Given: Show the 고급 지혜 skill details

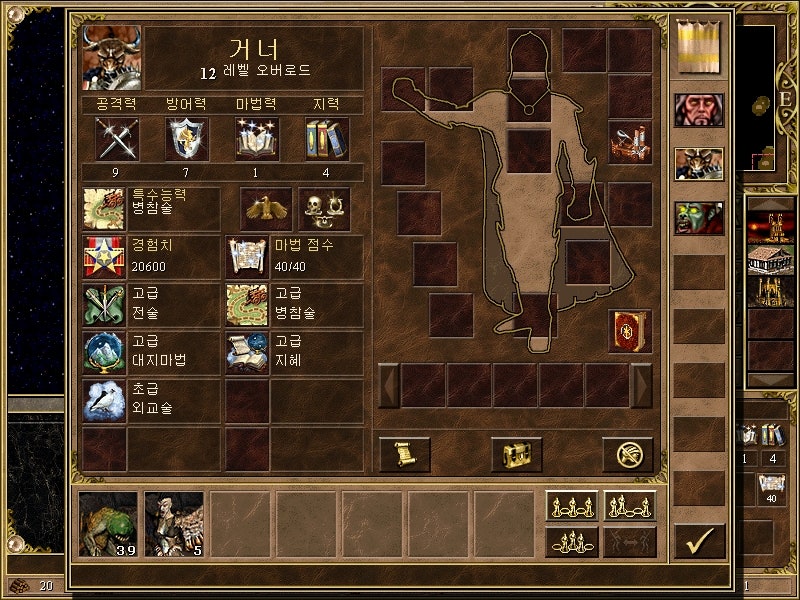Looking at the screenshot, I should [247, 352].
